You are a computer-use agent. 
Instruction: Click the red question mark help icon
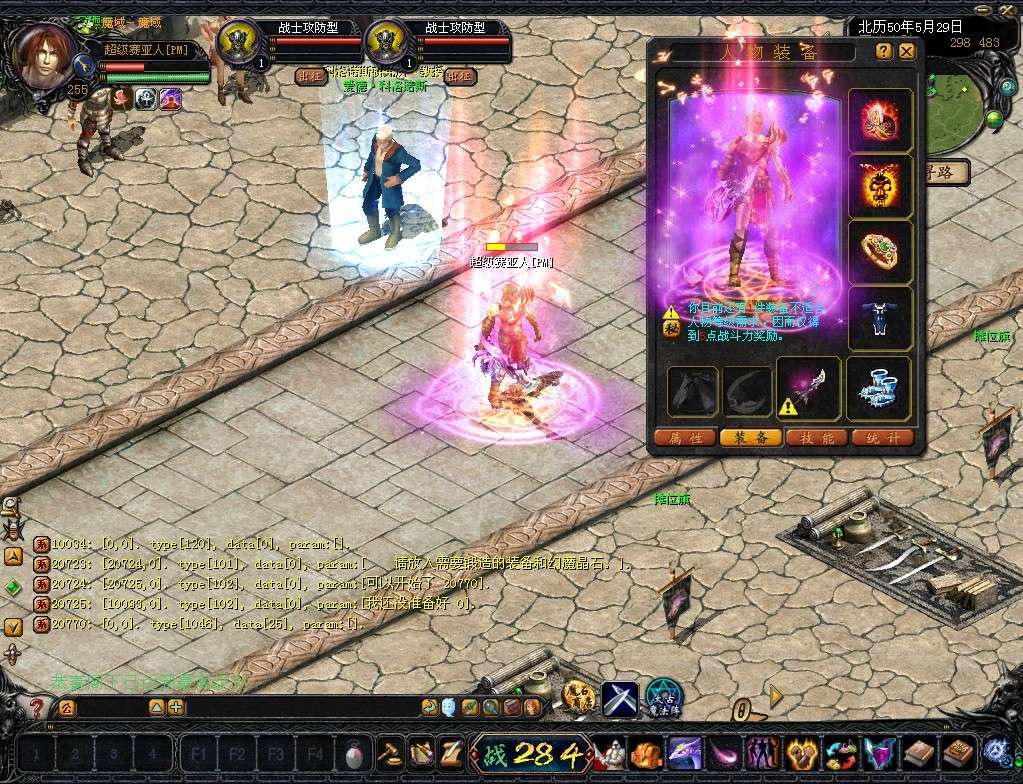[36, 708]
